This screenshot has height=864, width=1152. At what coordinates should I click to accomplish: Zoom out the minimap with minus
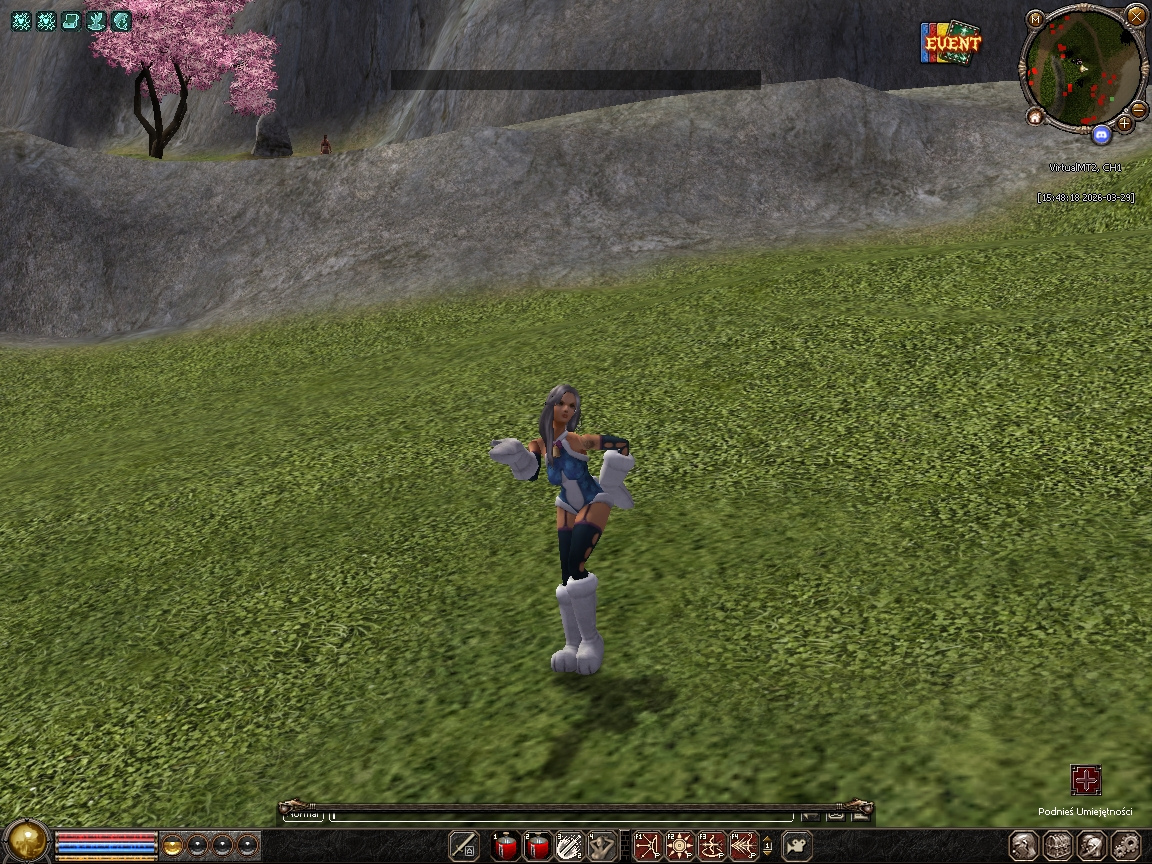point(1138,109)
